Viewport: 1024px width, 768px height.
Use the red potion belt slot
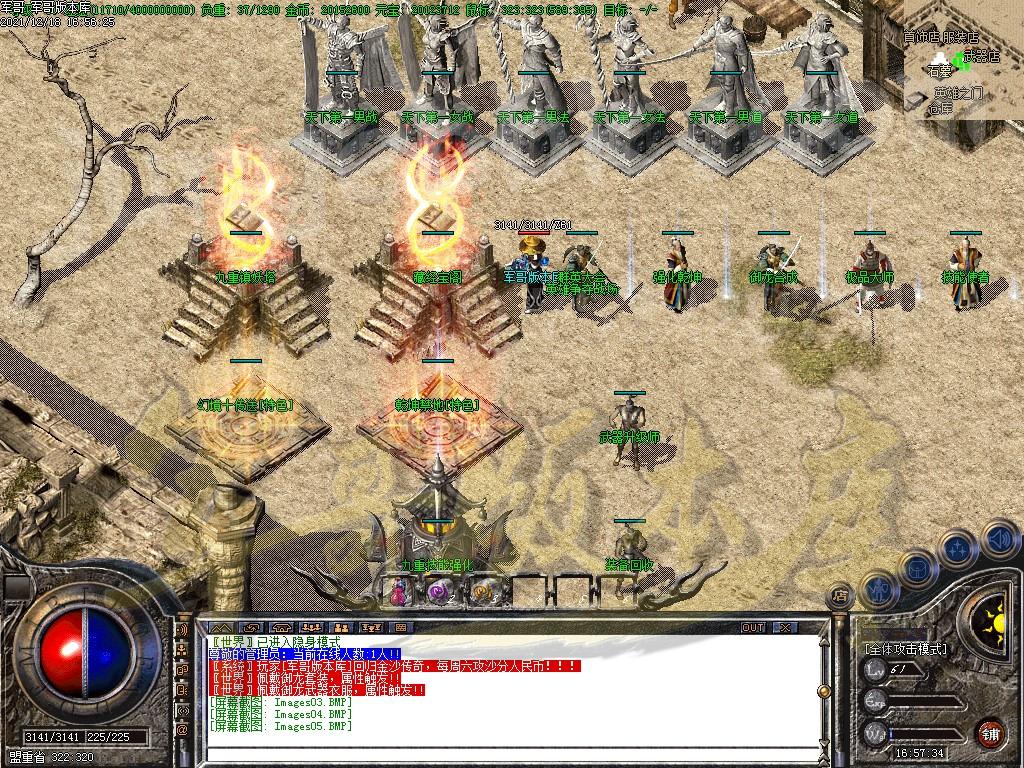(x=398, y=592)
